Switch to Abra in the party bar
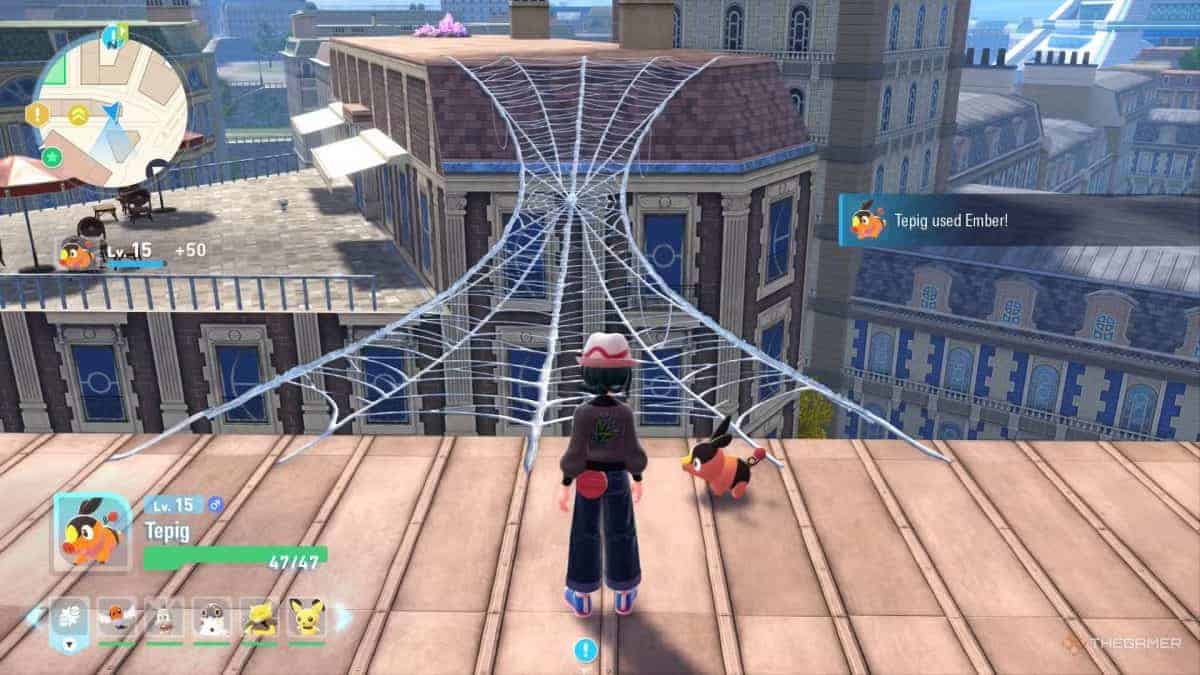The image size is (1200, 675). [259, 619]
